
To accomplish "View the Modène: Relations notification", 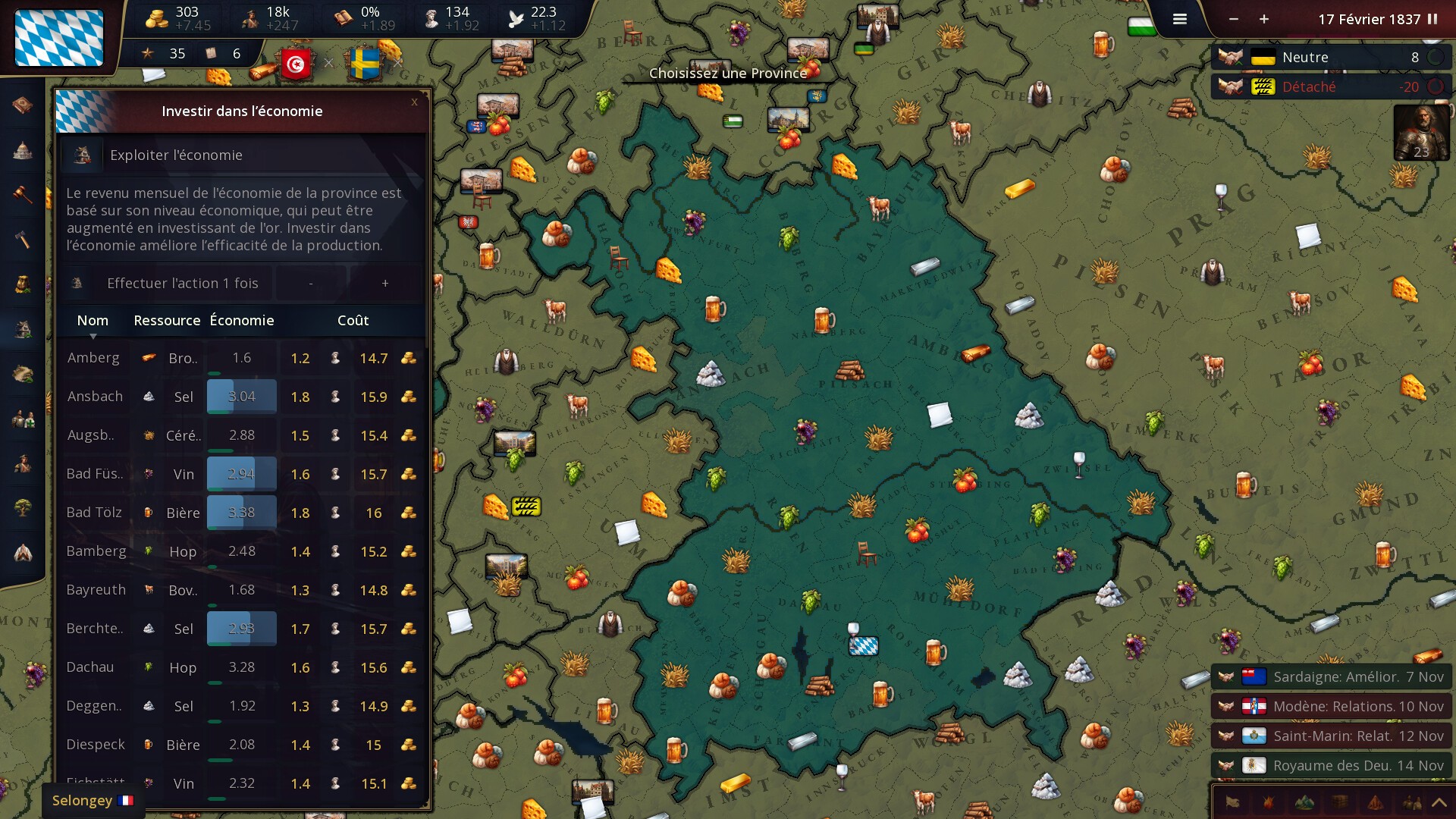I will [1331, 707].
